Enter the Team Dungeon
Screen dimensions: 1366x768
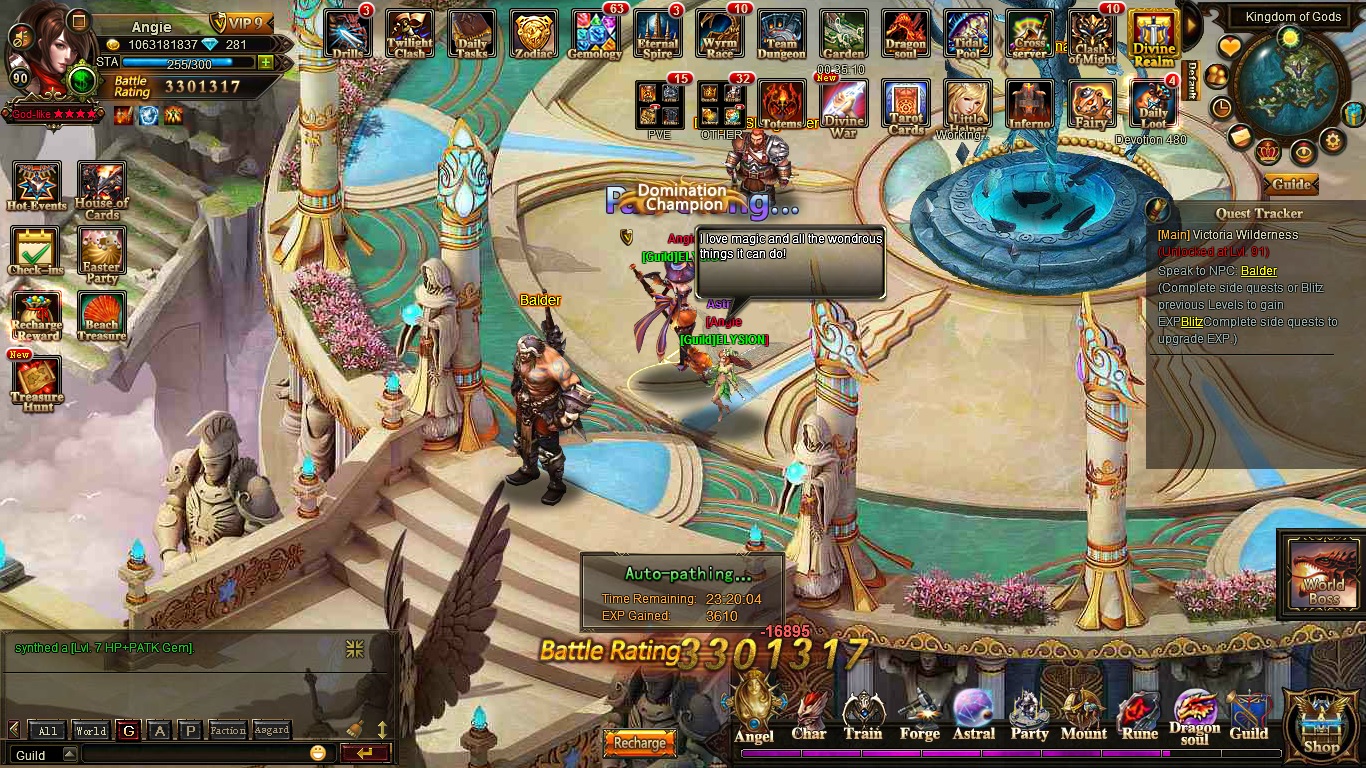tap(781, 35)
